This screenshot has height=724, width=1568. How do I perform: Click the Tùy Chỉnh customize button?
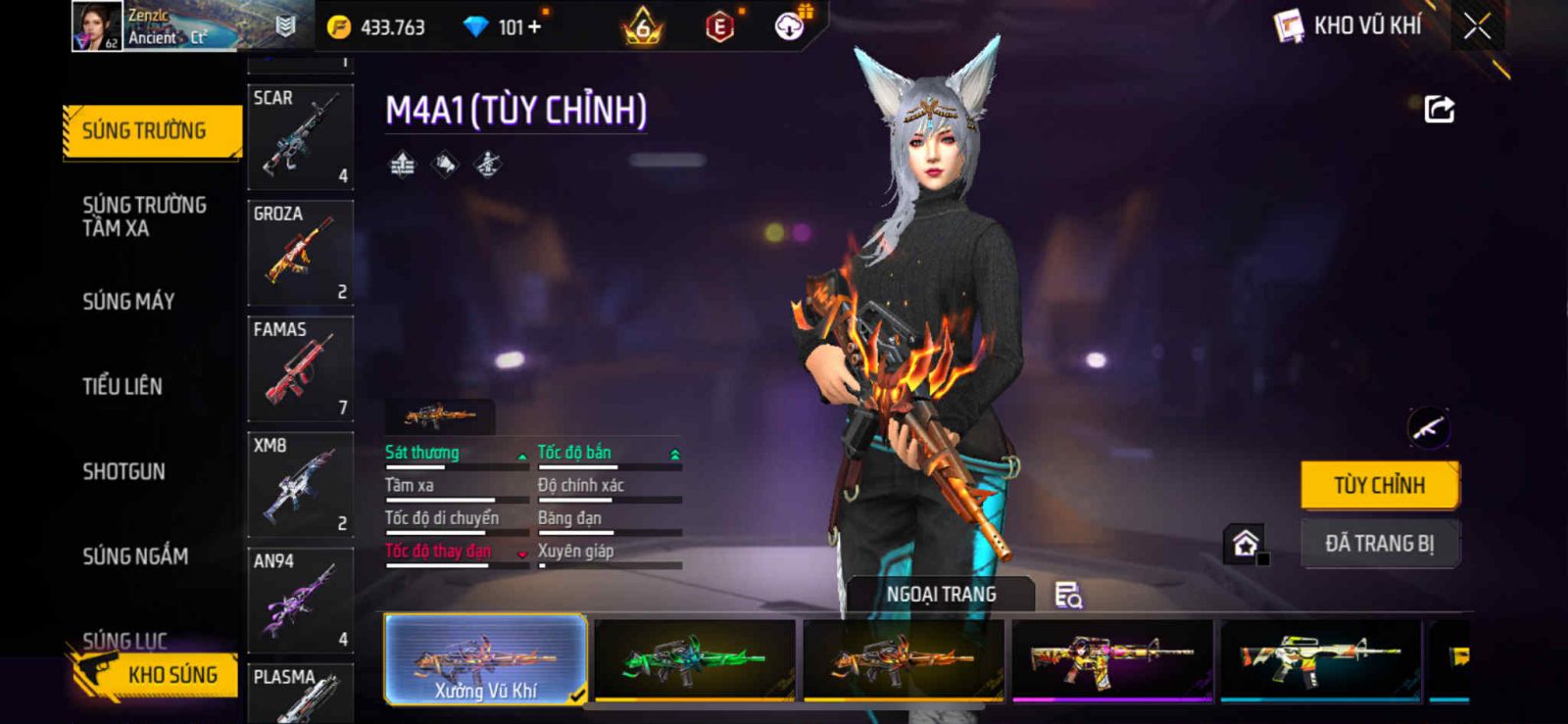pyautogui.click(x=1379, y=485)
